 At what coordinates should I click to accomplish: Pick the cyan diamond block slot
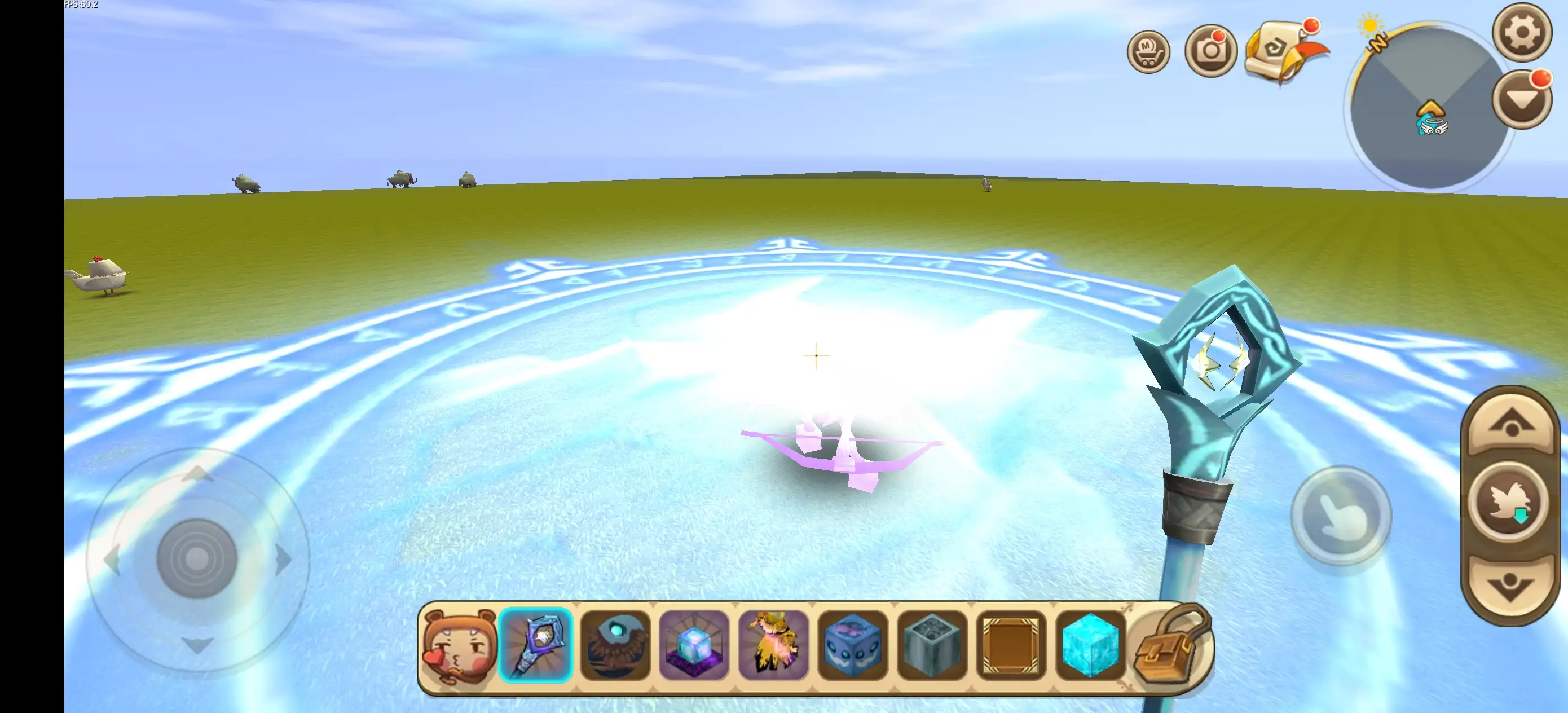click(x=1090, y=645)
